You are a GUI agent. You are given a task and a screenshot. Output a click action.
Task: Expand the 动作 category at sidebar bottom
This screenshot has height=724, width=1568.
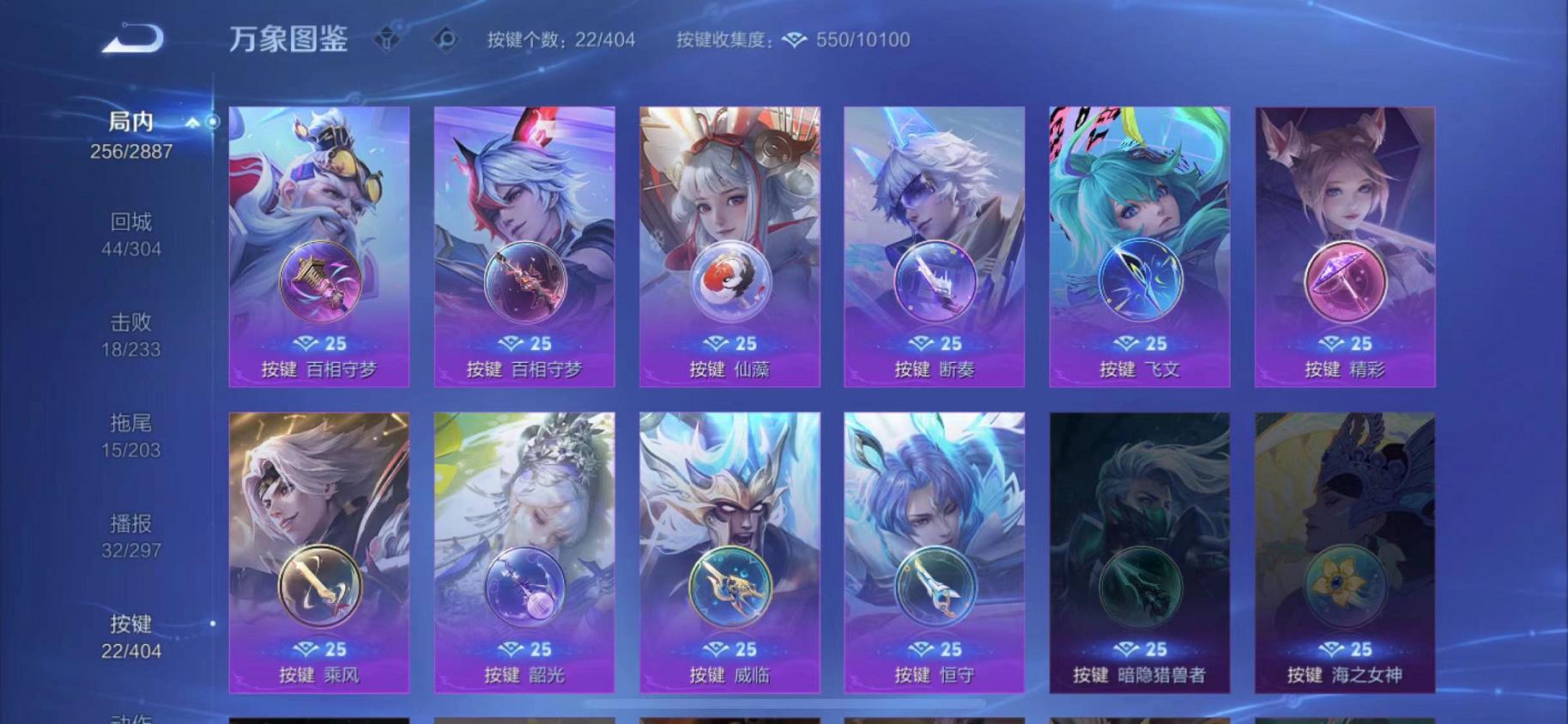(x=129, y=717)
